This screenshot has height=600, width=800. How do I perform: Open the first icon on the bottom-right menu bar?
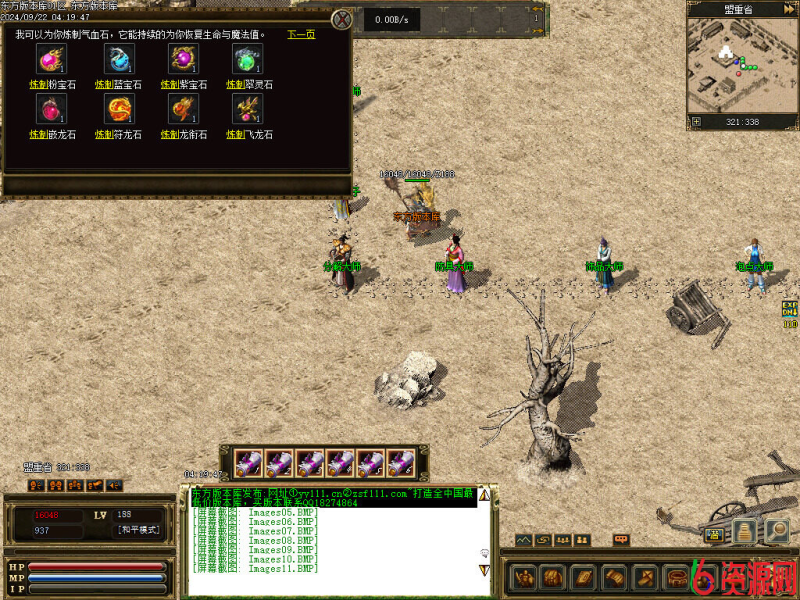[525, 577]
